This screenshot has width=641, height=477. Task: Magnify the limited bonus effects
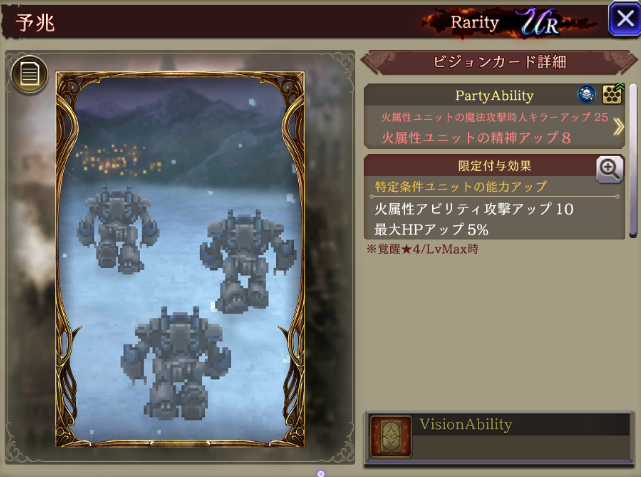[609, 169]
